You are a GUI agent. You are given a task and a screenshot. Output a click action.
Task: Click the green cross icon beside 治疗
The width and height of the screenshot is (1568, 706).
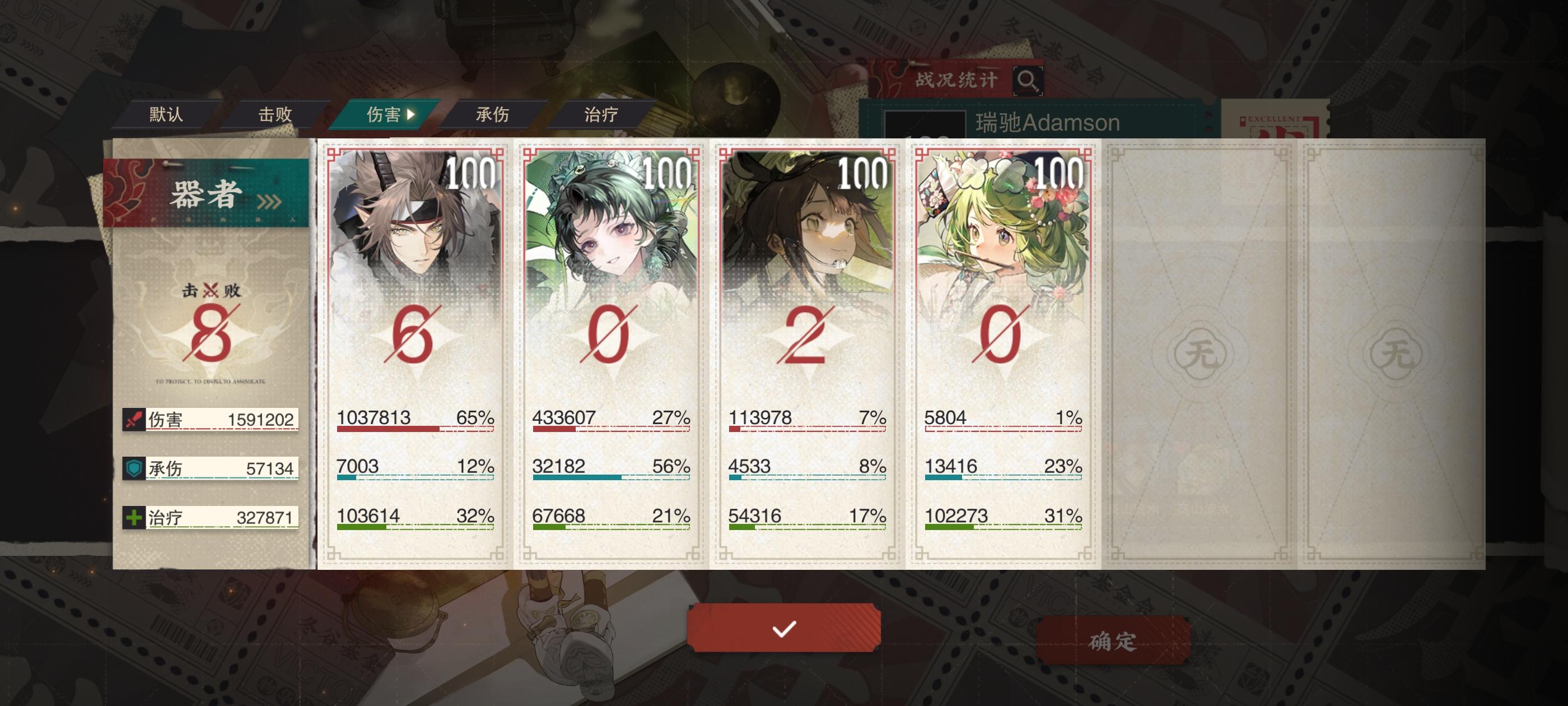pyautogui.click(x=135, y=518)
